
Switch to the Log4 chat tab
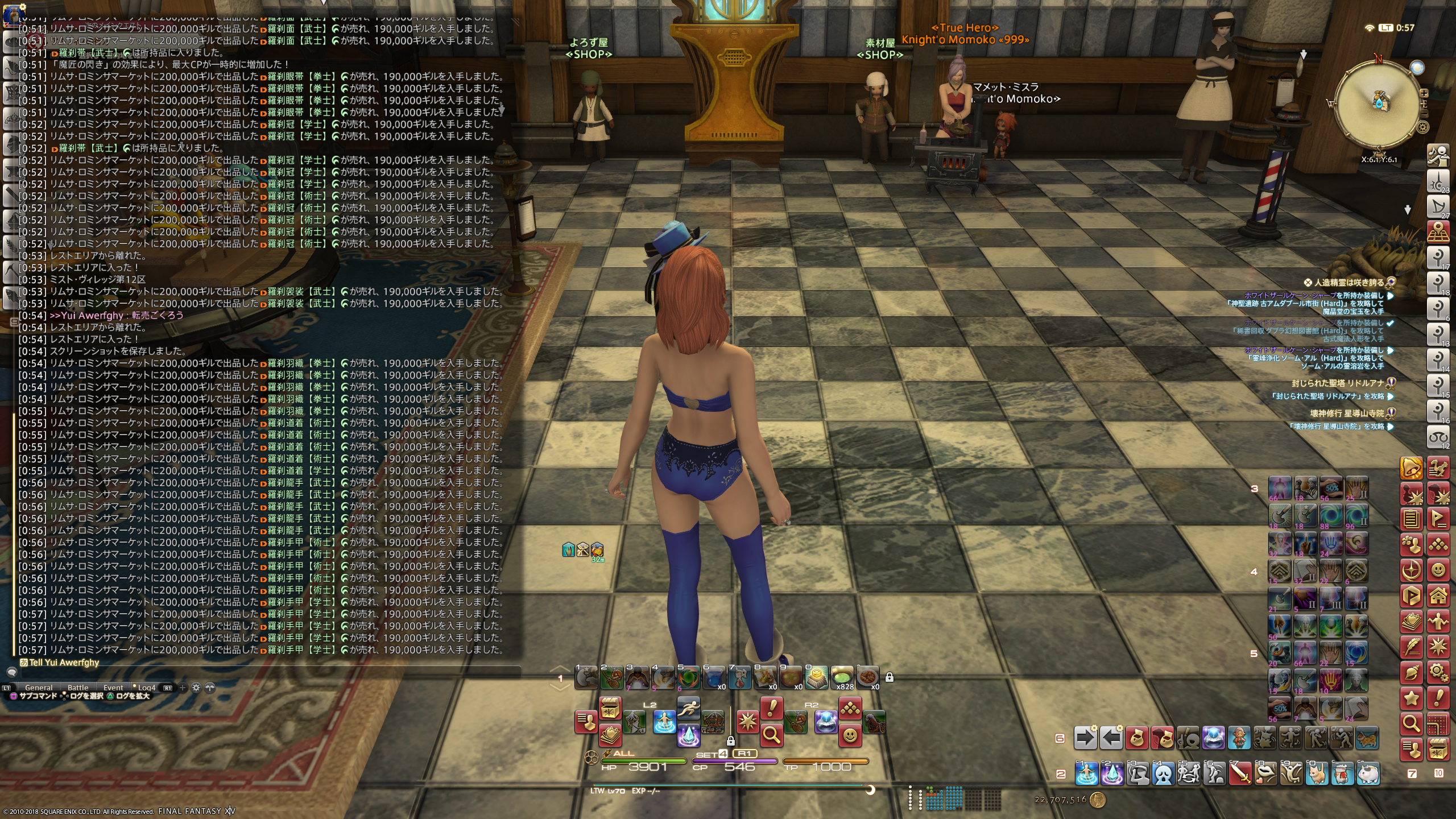pyautogui.click(x=146, y=688)
